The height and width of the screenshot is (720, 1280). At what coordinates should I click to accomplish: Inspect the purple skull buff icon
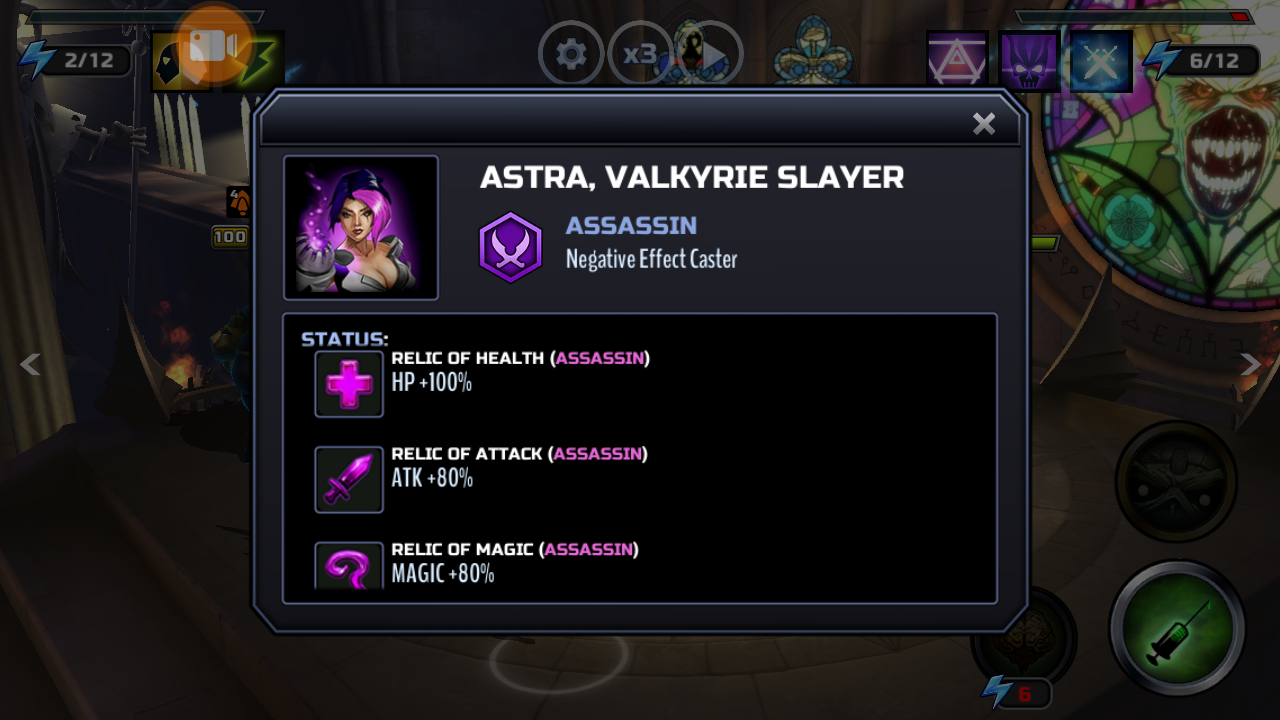[x=1029, y=61]
